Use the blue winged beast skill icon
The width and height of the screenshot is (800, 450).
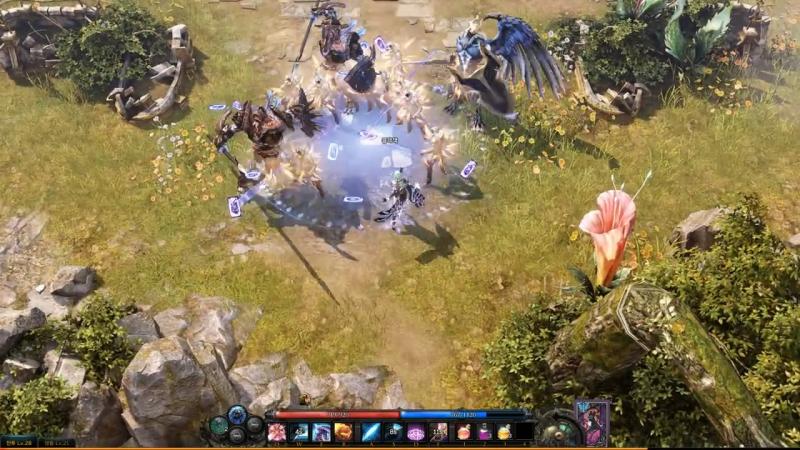coord(321,432)
